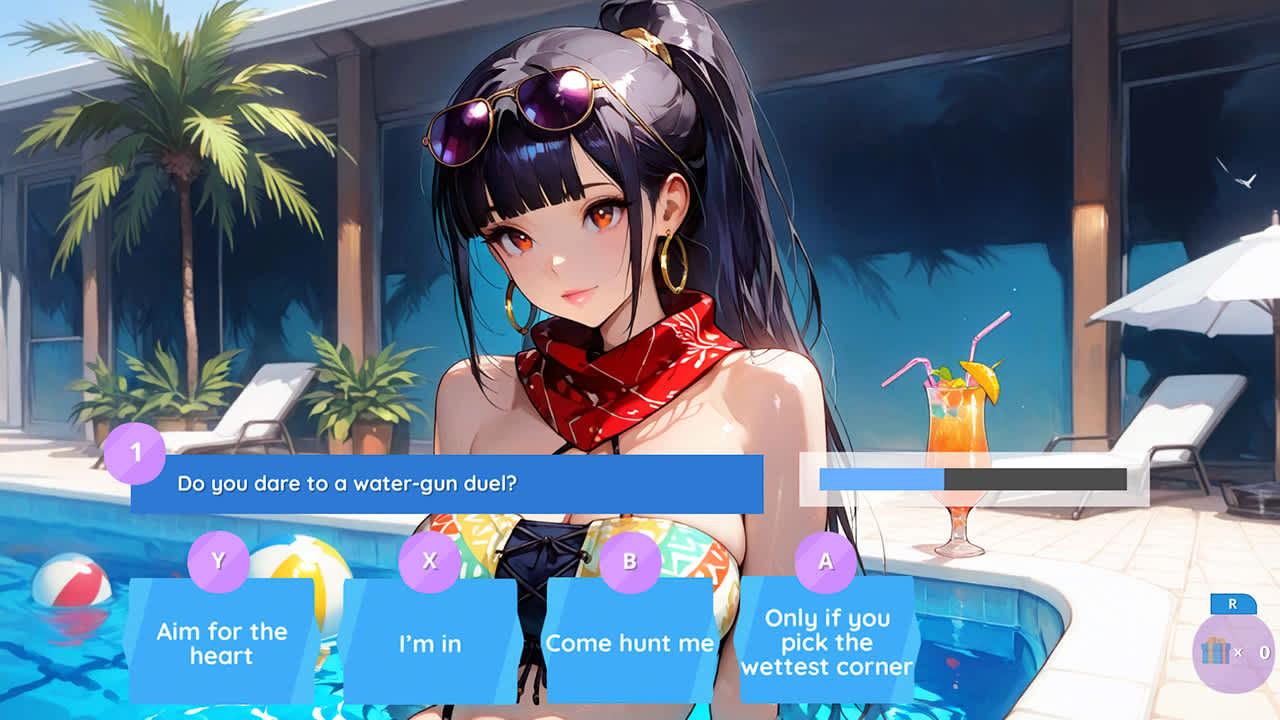
Task: Pick the "Come hunt me" option
Action: [x=628, y=645]
